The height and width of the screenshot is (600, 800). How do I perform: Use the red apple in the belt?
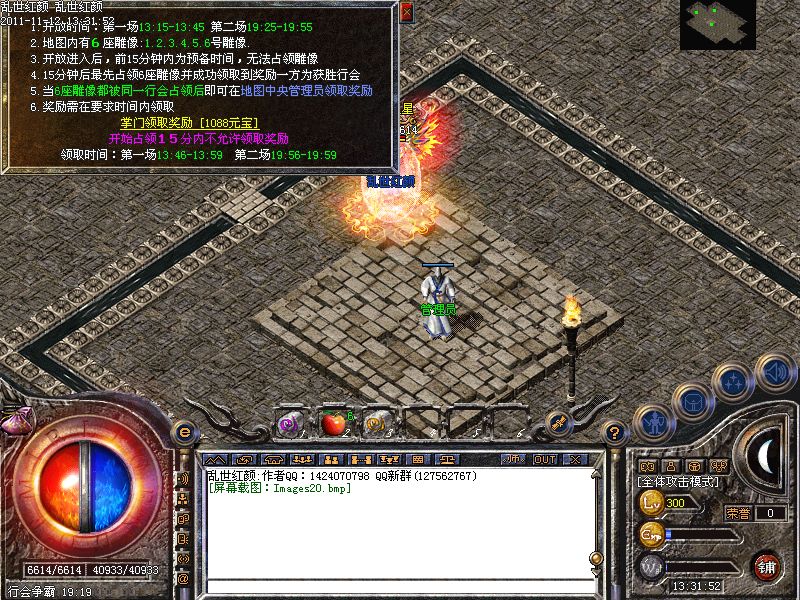(332, 424)
